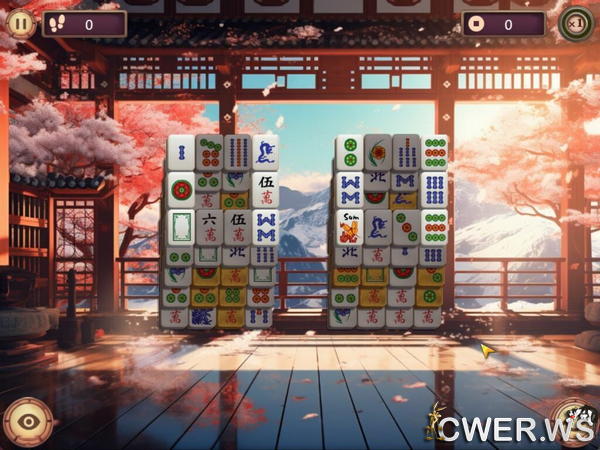Toggle the x1 speed multiplier button
The height and width of the screenshot is (450, 600).
[575, 23]
